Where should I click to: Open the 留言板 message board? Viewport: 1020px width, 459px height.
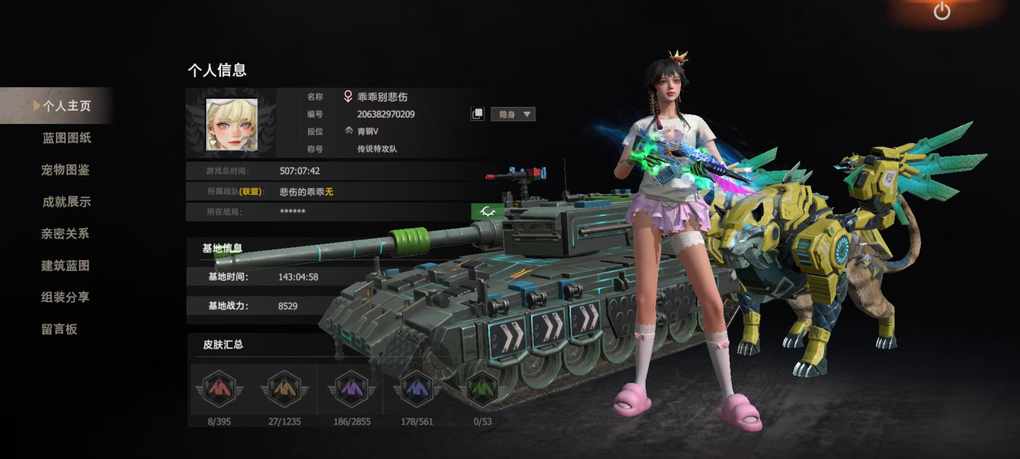pyautogui.click(x=60, y=329)
